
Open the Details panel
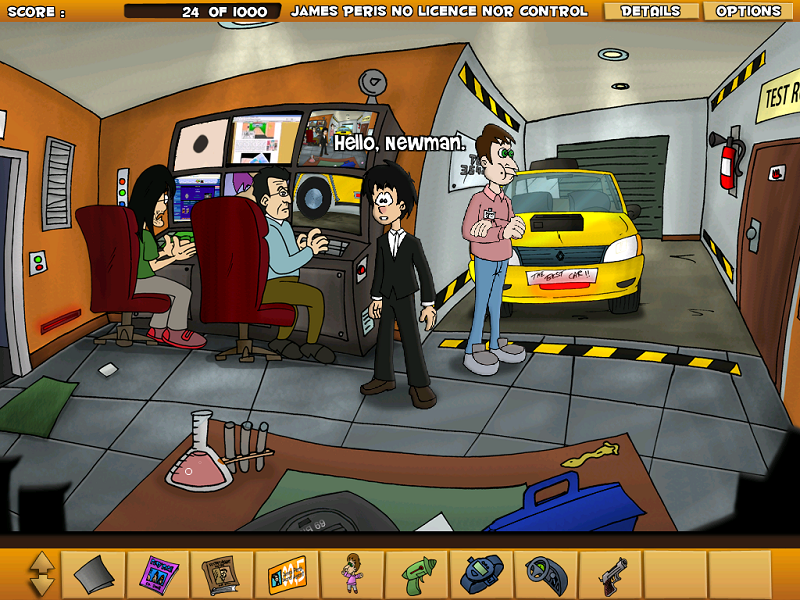pyautogui.click(x=650, y=11)
